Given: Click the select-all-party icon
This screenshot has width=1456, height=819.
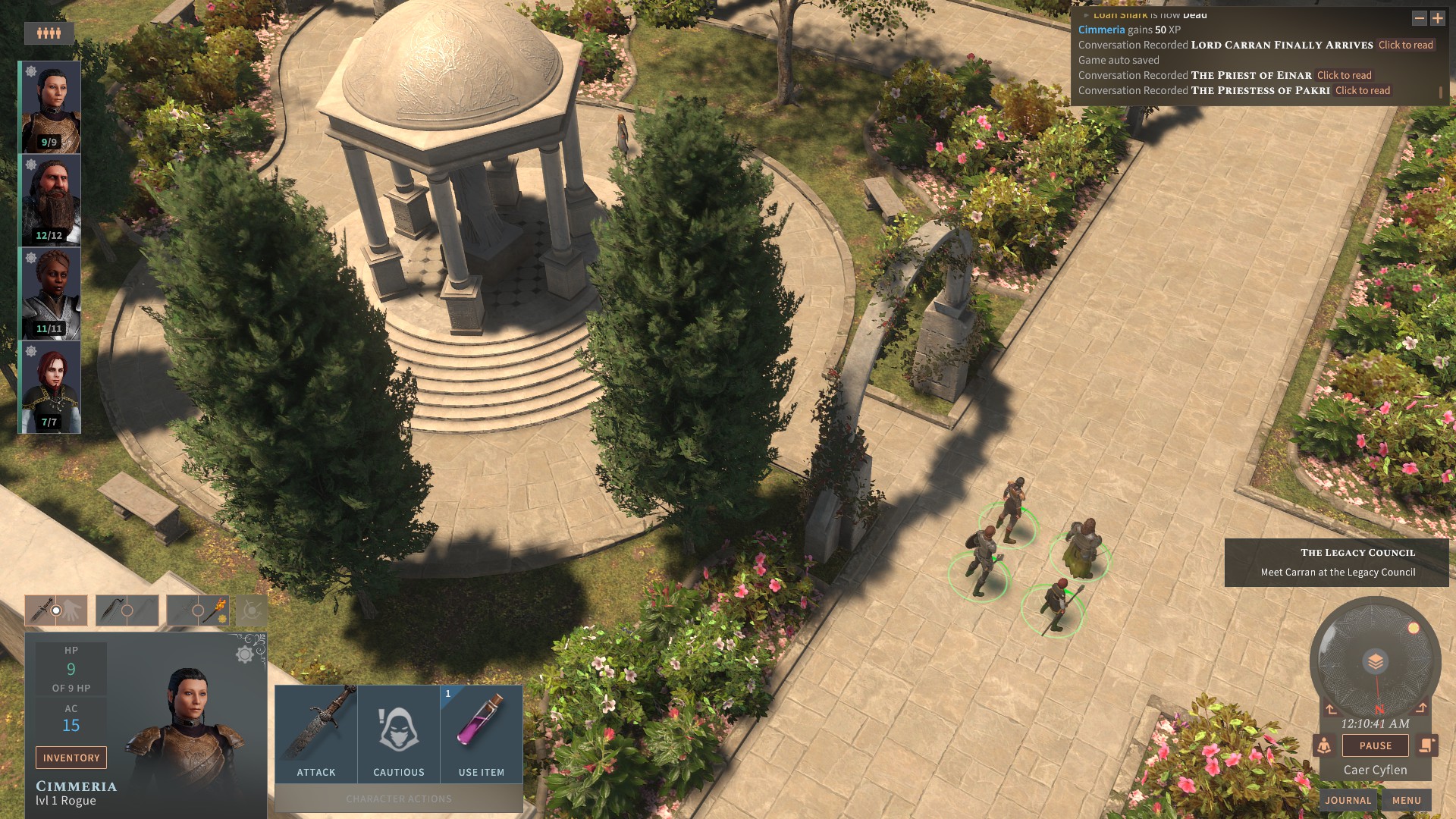Looking at the screenshot, I should point(49,33).
